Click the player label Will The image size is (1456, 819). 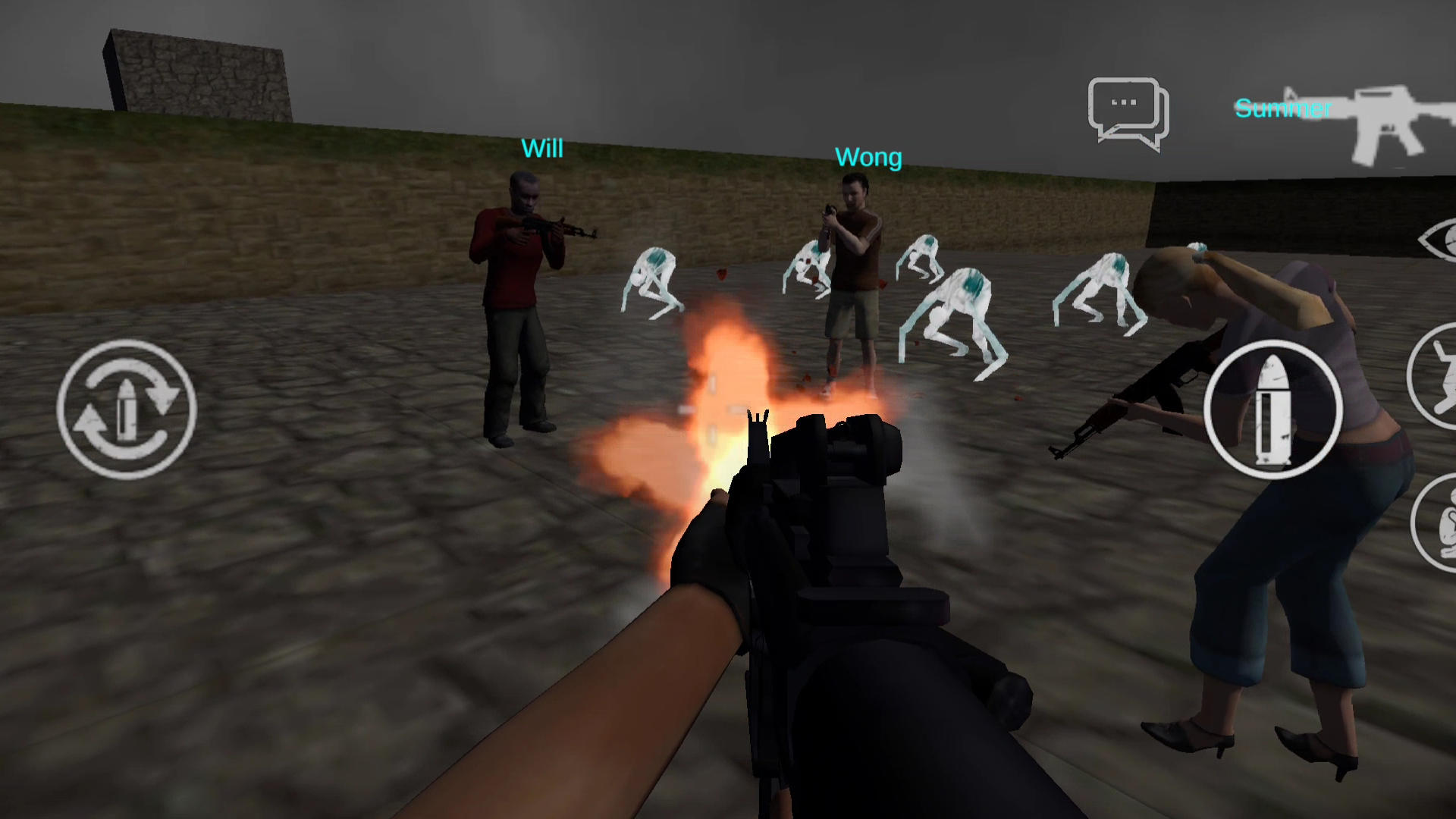tap(541, 149)
